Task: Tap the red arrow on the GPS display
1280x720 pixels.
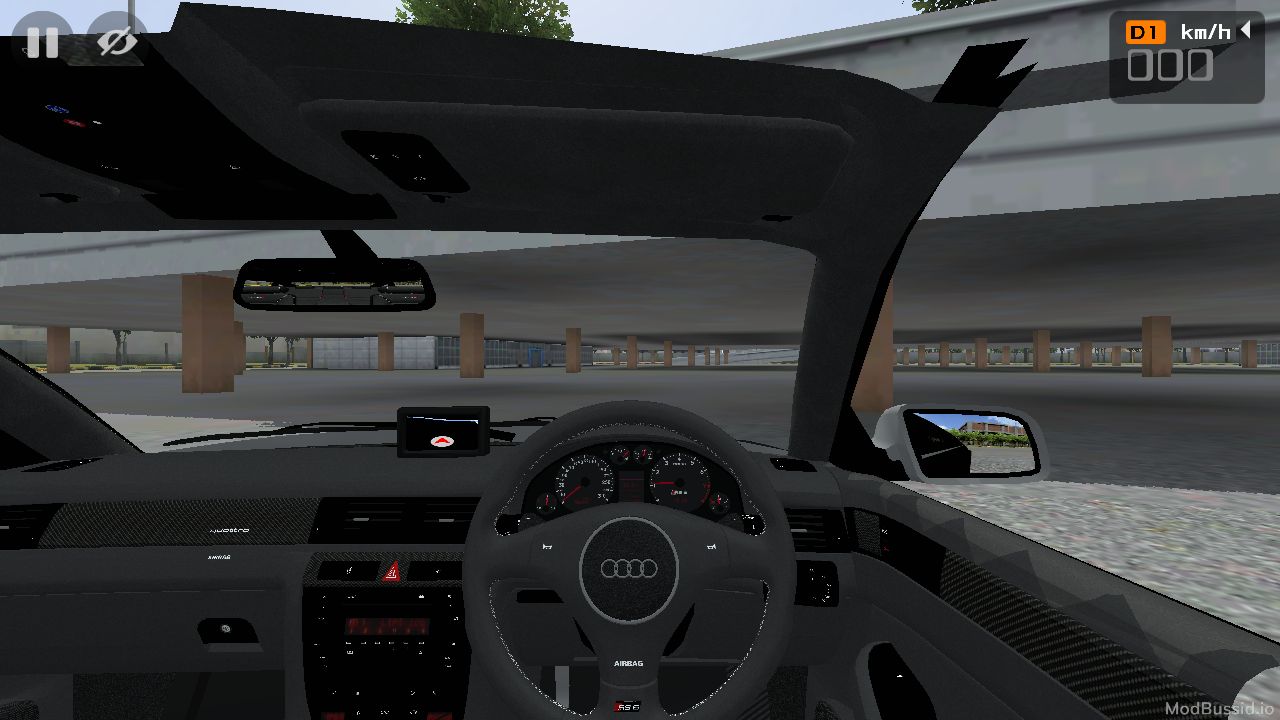Action: pos(443,443)
